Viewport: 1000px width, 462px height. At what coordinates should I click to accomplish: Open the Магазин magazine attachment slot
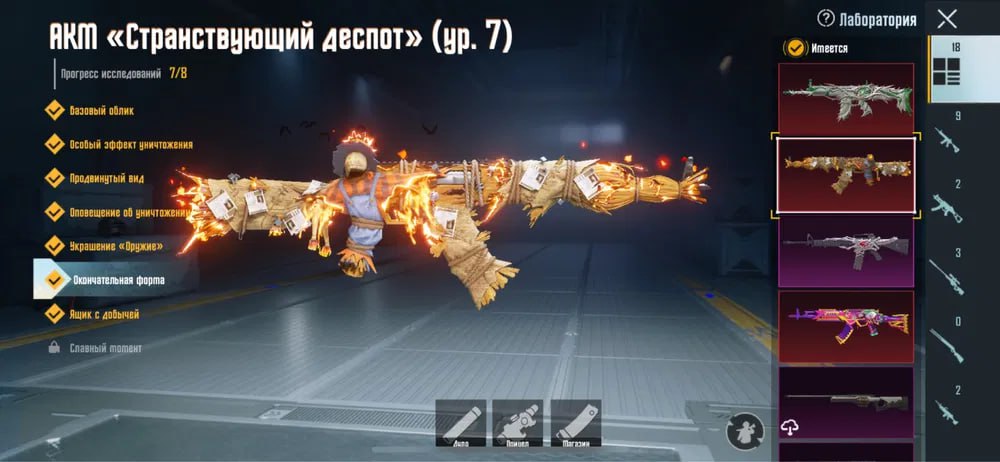[x=576, y=422]
